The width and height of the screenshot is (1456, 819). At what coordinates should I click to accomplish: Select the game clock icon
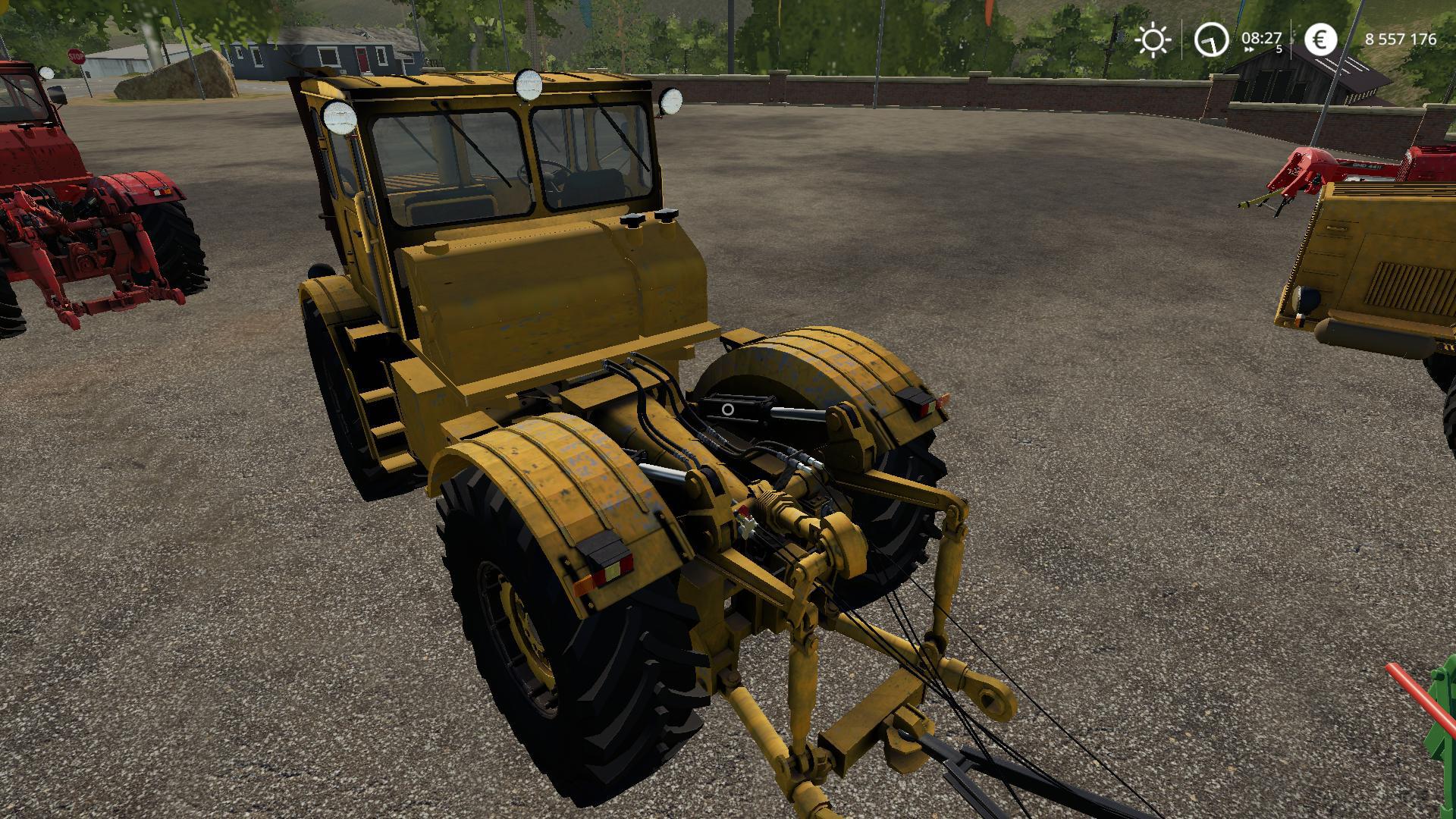(1211, 39)
